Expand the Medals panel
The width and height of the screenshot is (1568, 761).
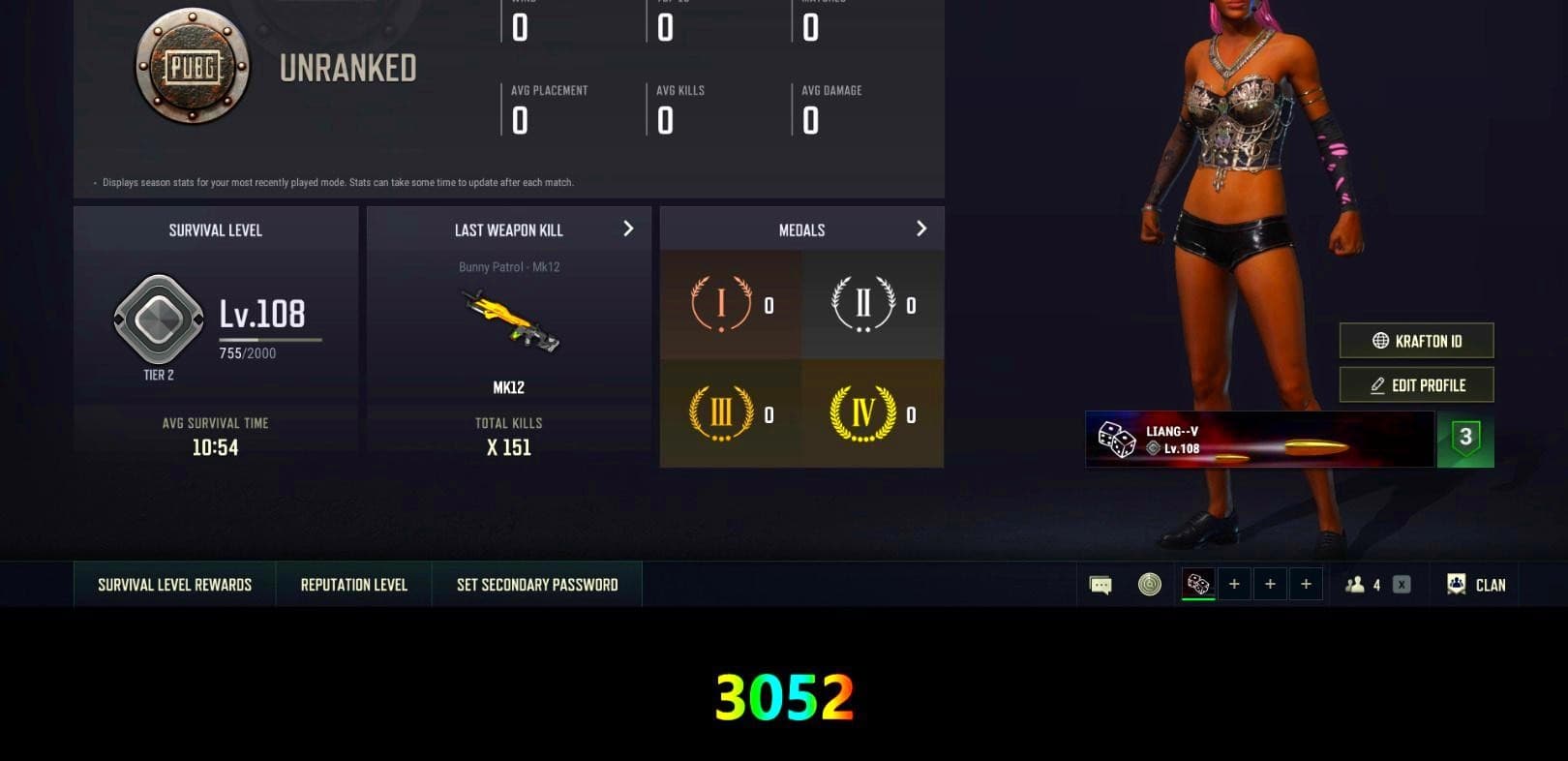coord(920,228)
